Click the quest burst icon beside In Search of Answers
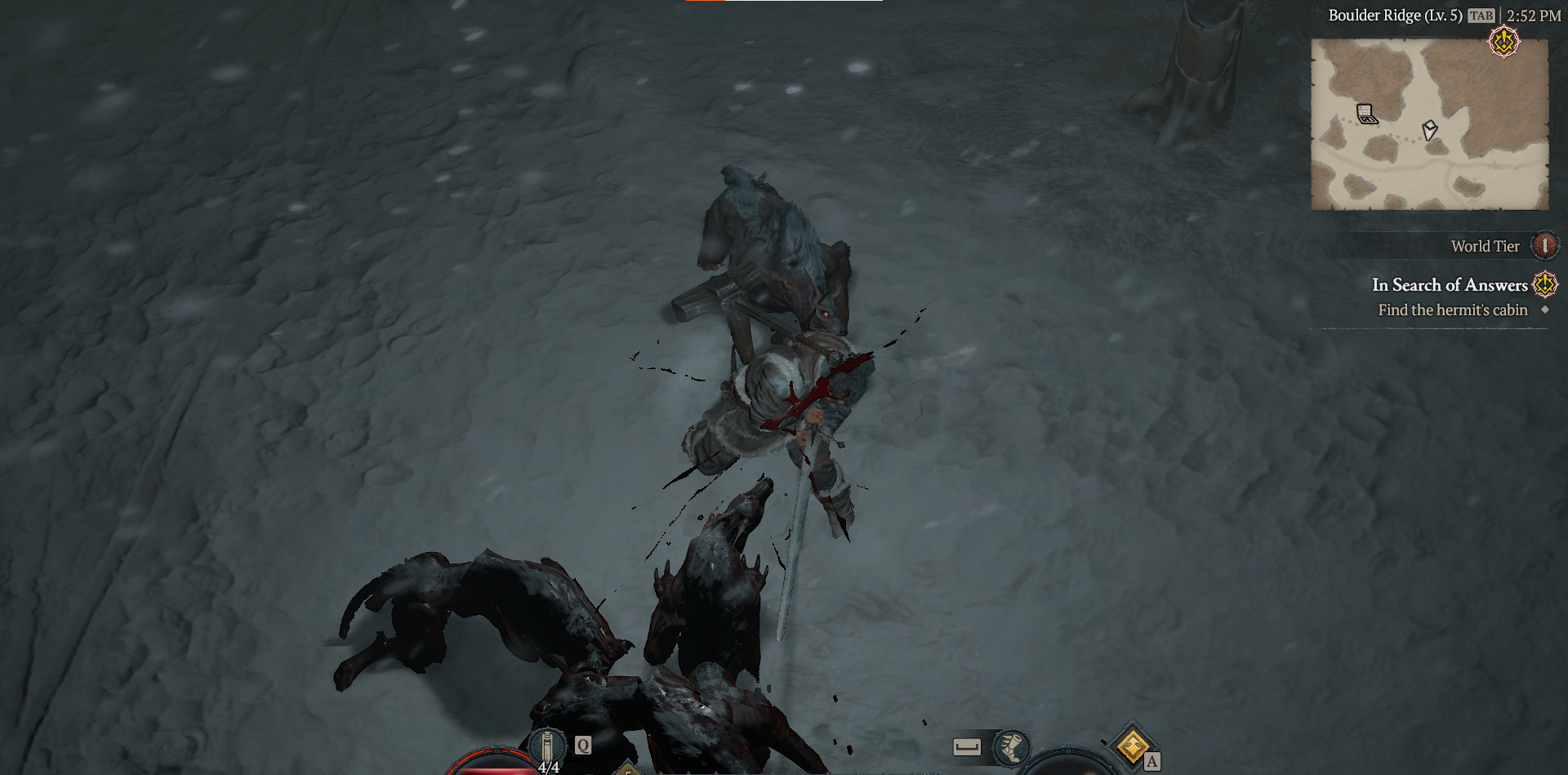 1543,285
